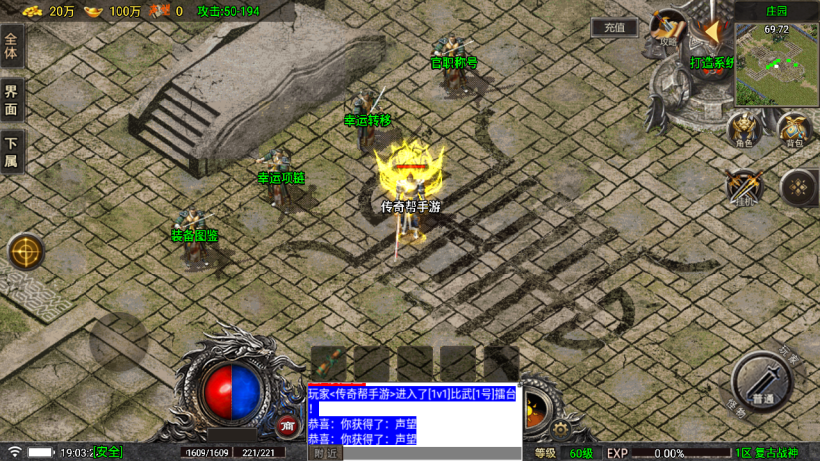Image resolution: width=820 pixels, height=461 pixels.
Task: Select the 下属 side tab
Action: click(x=12, y=152)
